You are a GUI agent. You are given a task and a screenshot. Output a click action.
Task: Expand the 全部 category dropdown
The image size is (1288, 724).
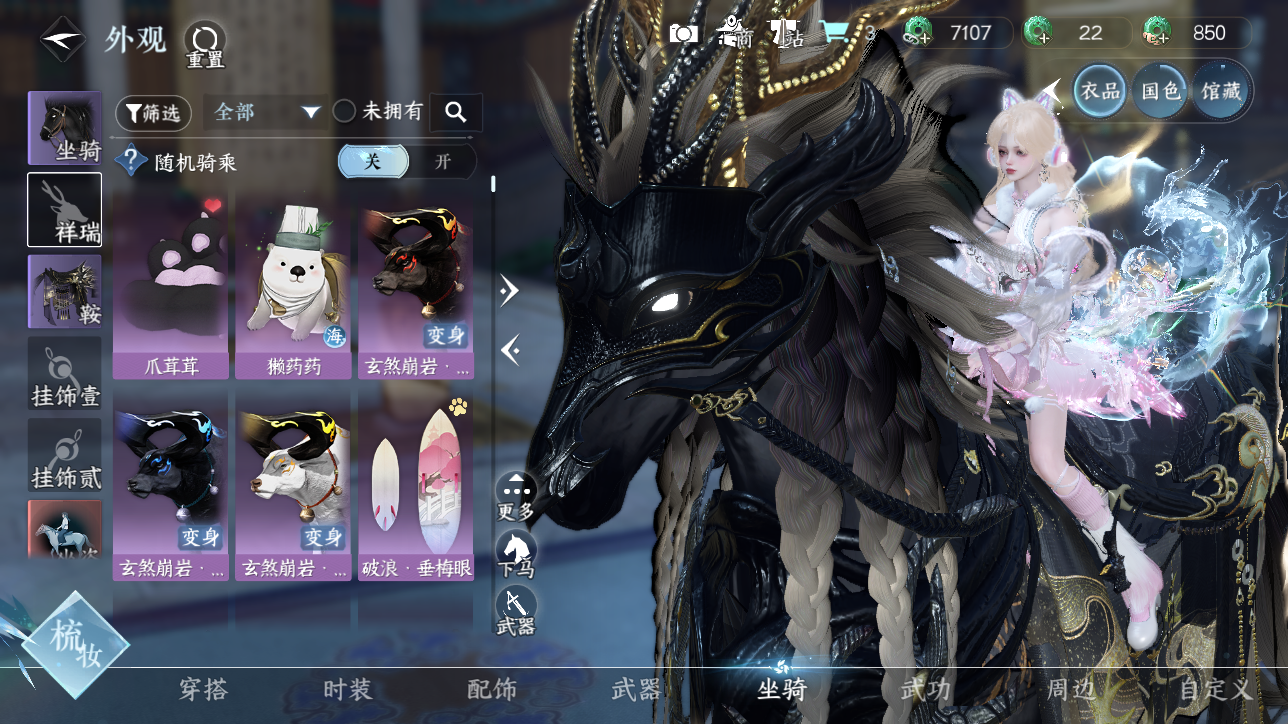point(265,112)
